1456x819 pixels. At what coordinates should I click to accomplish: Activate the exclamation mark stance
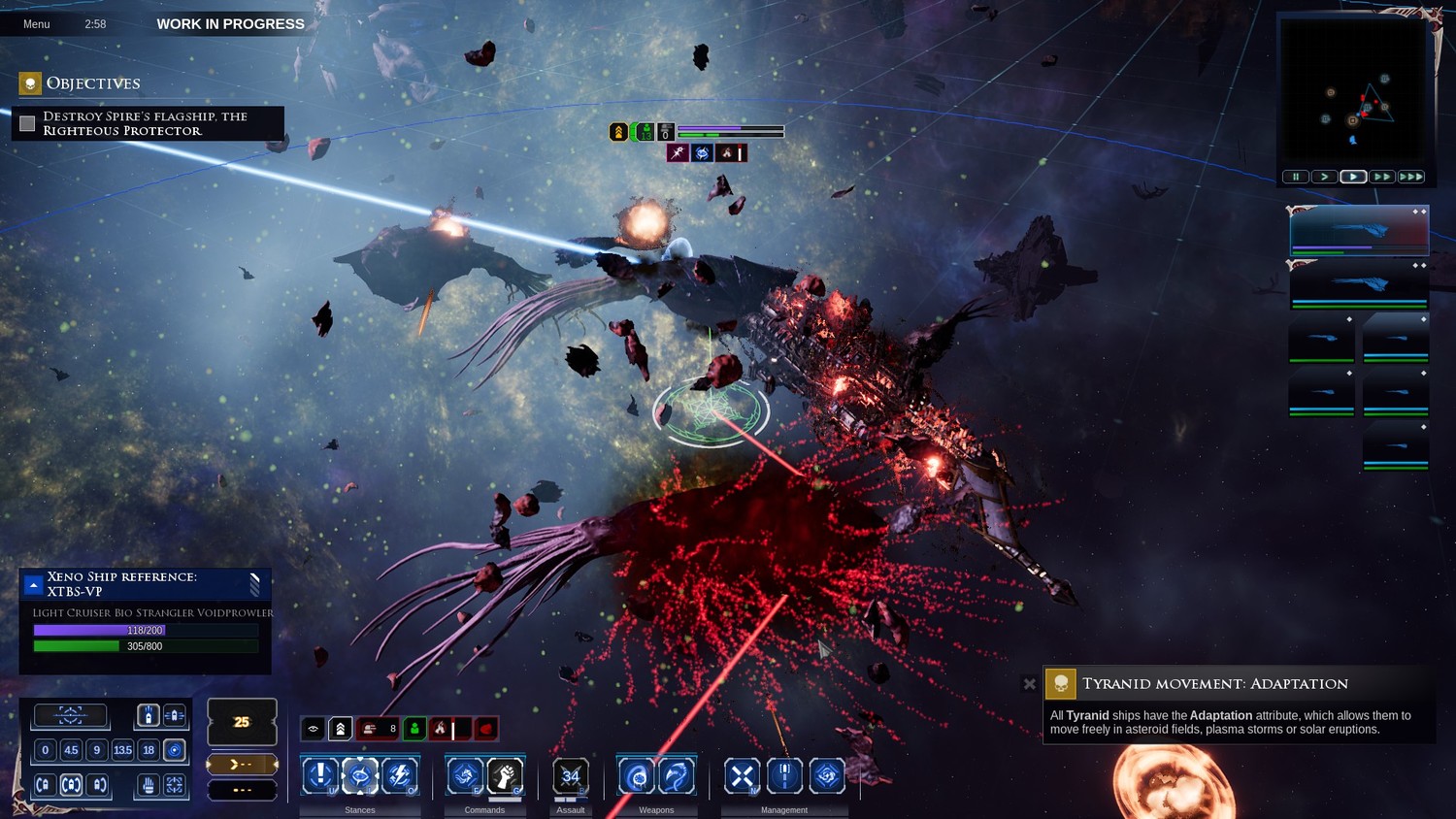click(320, 775)
